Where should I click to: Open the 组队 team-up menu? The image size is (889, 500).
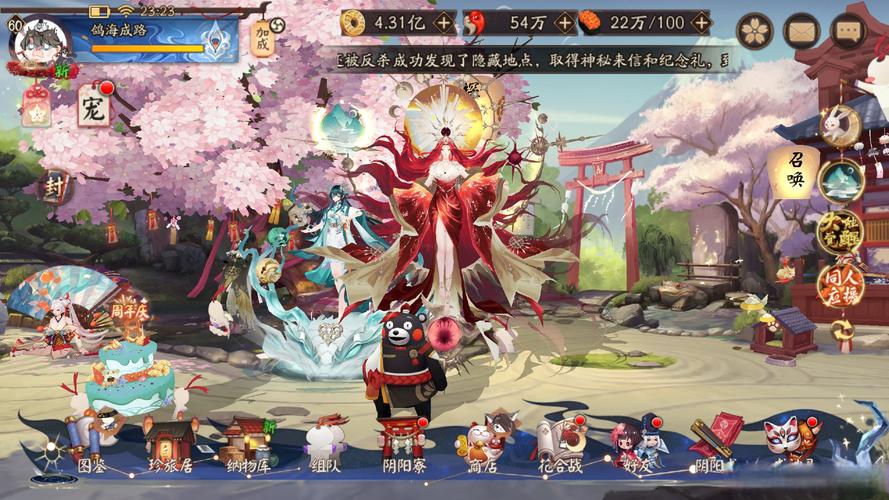click(325, 445)
